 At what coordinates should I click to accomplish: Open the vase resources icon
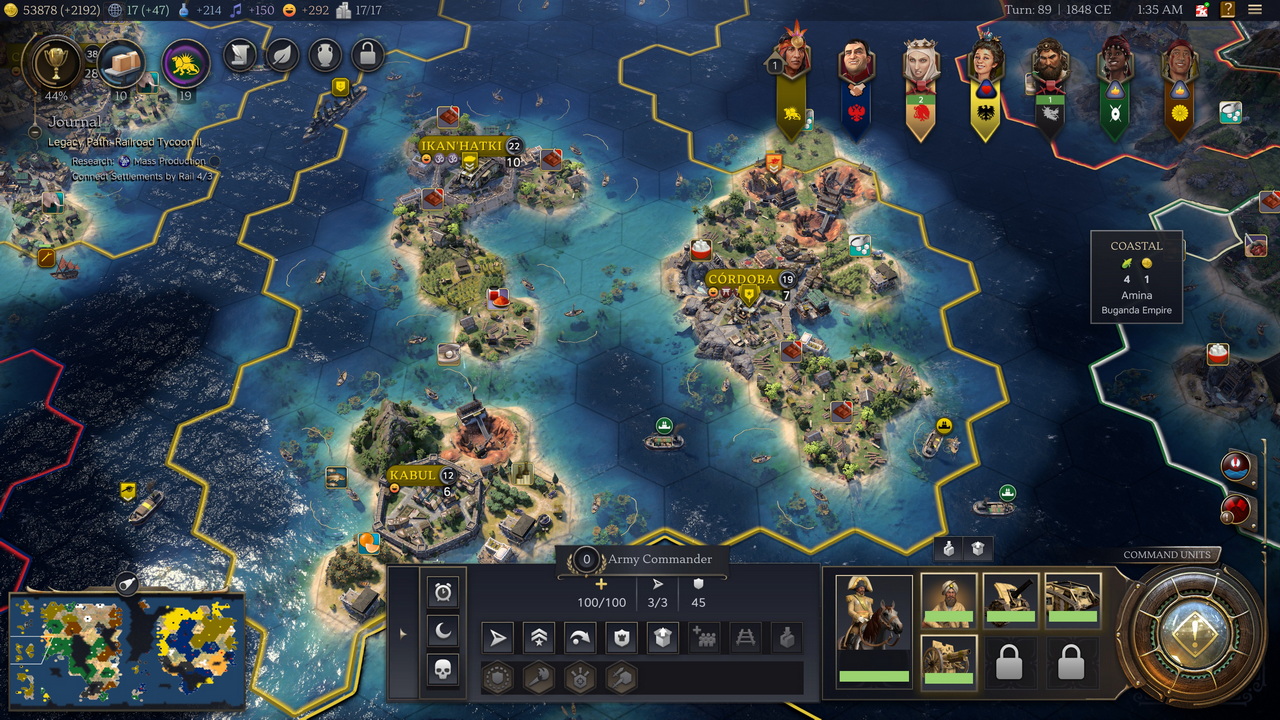point(325,56)
